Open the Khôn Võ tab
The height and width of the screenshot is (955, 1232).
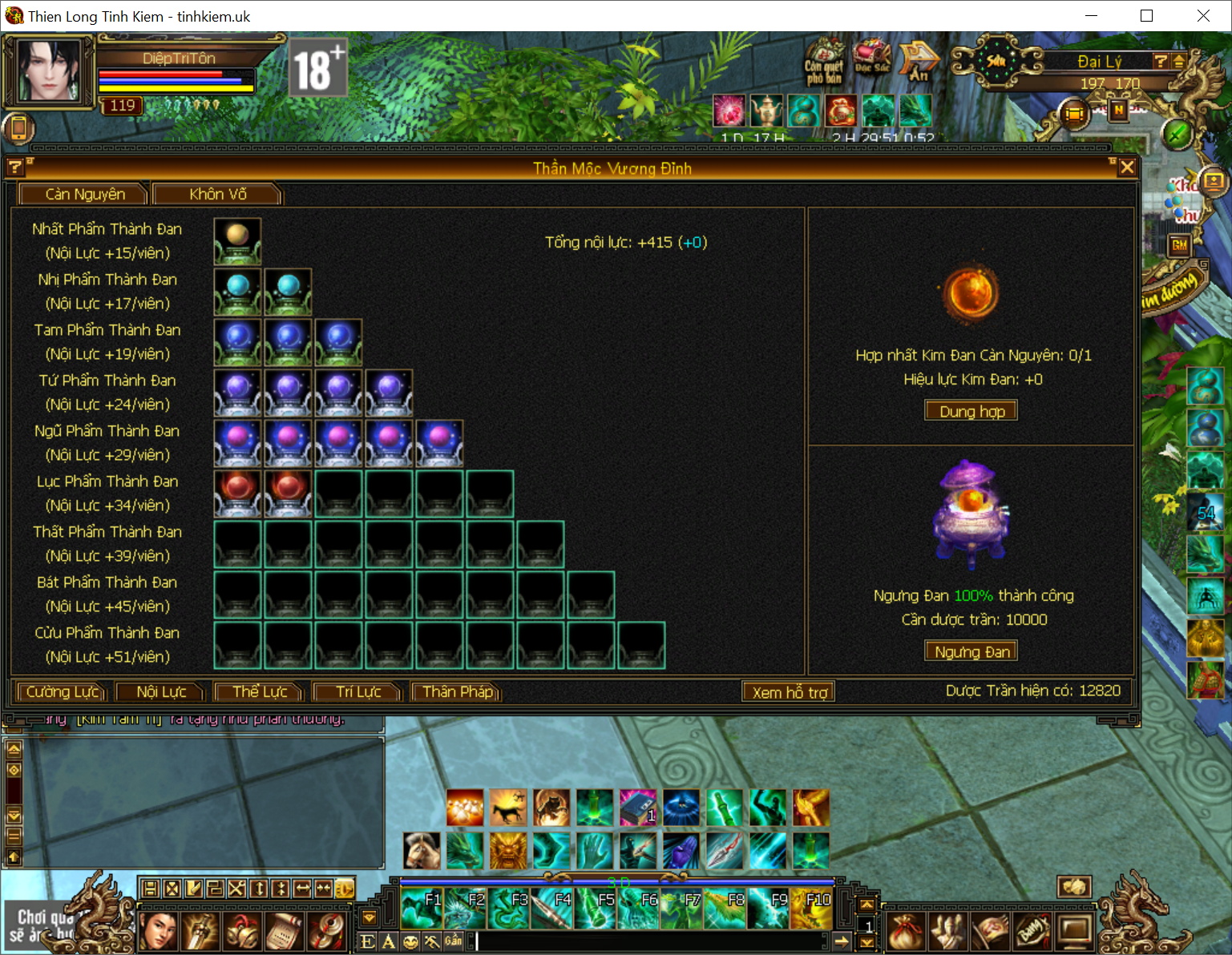coord(217,194)
